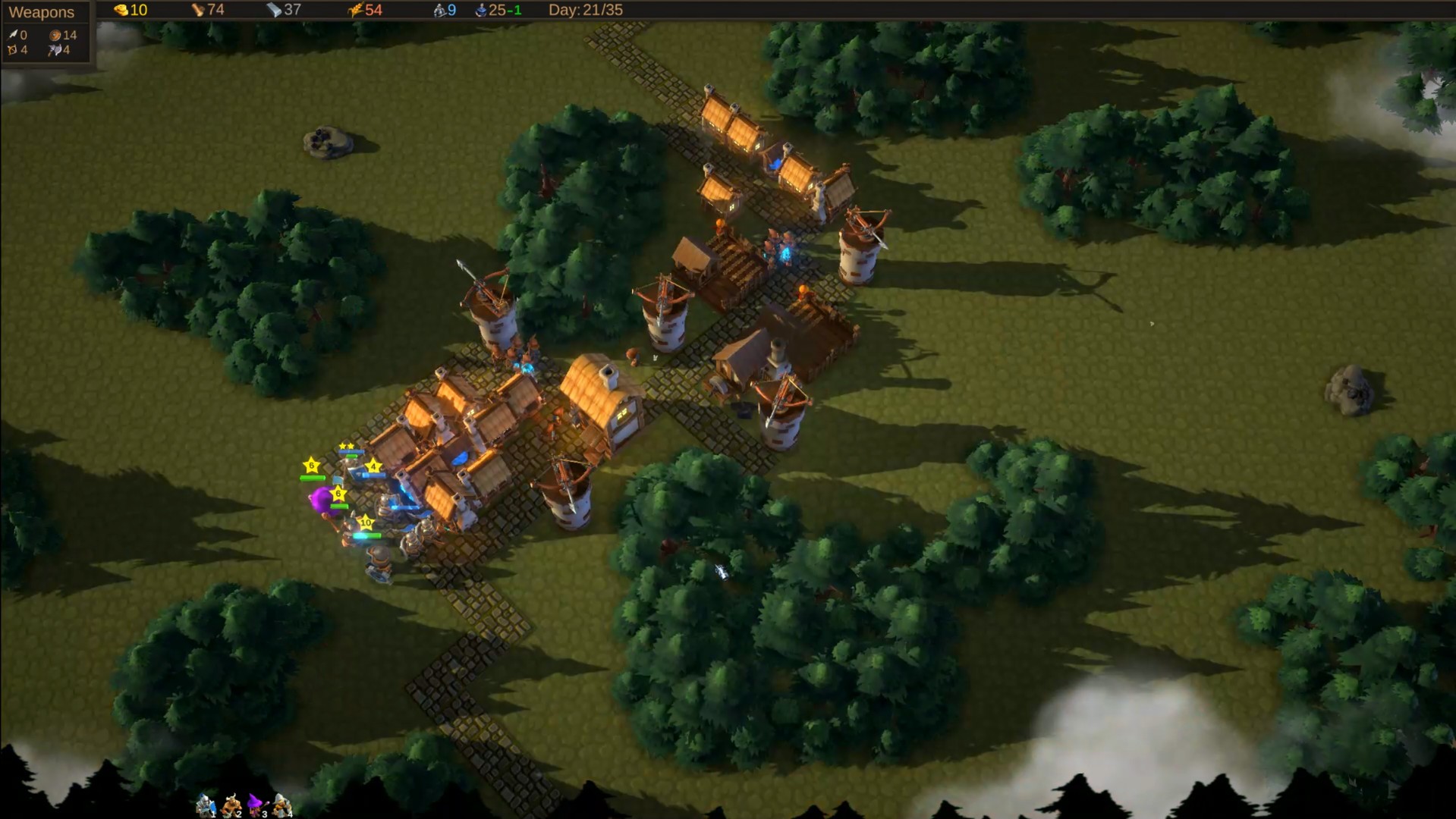
Task: Click the soldier count icon showing 9
Action: (x=439, y=11)
